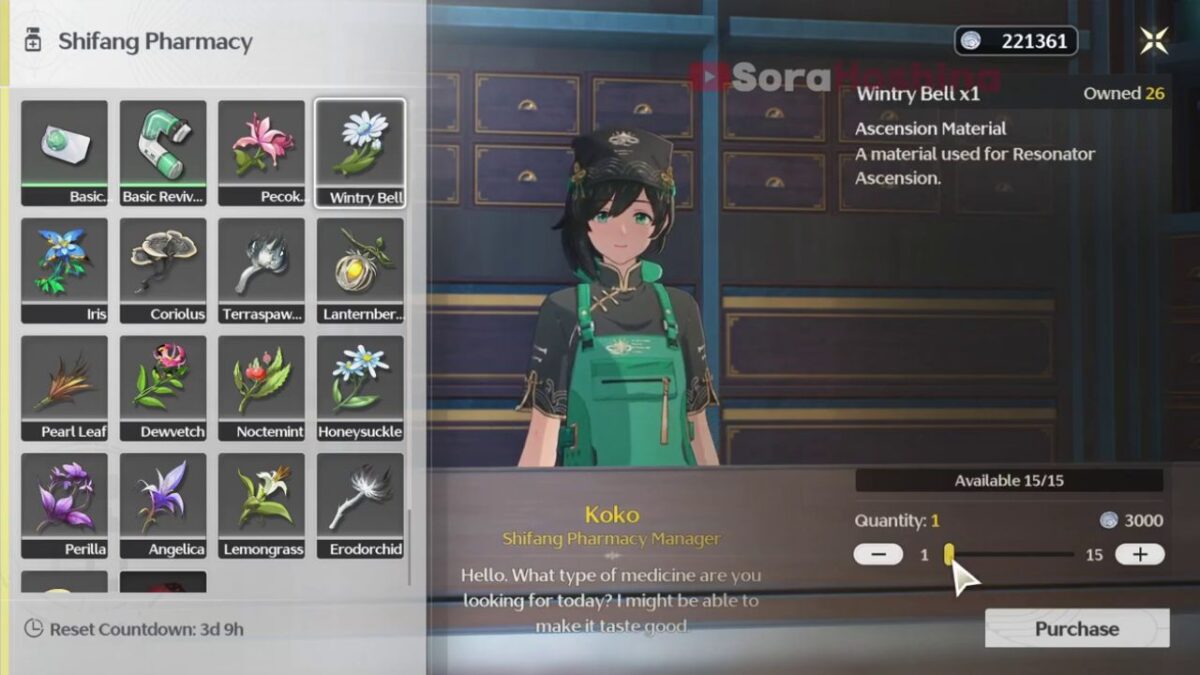1200x675 pixels.
Task: Pick the Iris flower slot
Action: [x=64, y=270]
